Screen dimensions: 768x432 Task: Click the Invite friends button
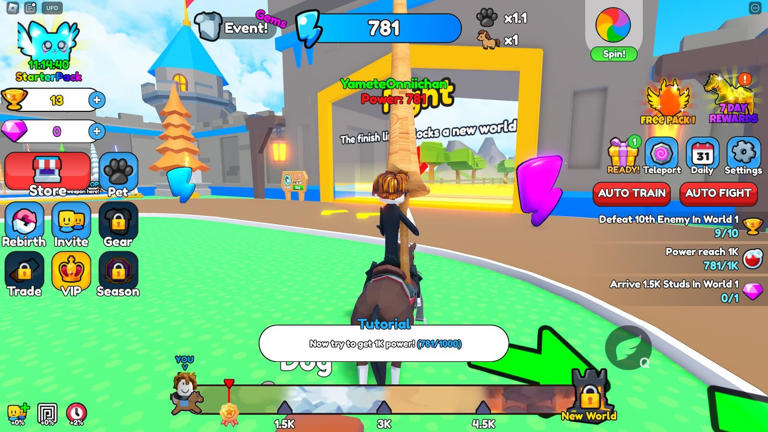(x=71, y=224)
